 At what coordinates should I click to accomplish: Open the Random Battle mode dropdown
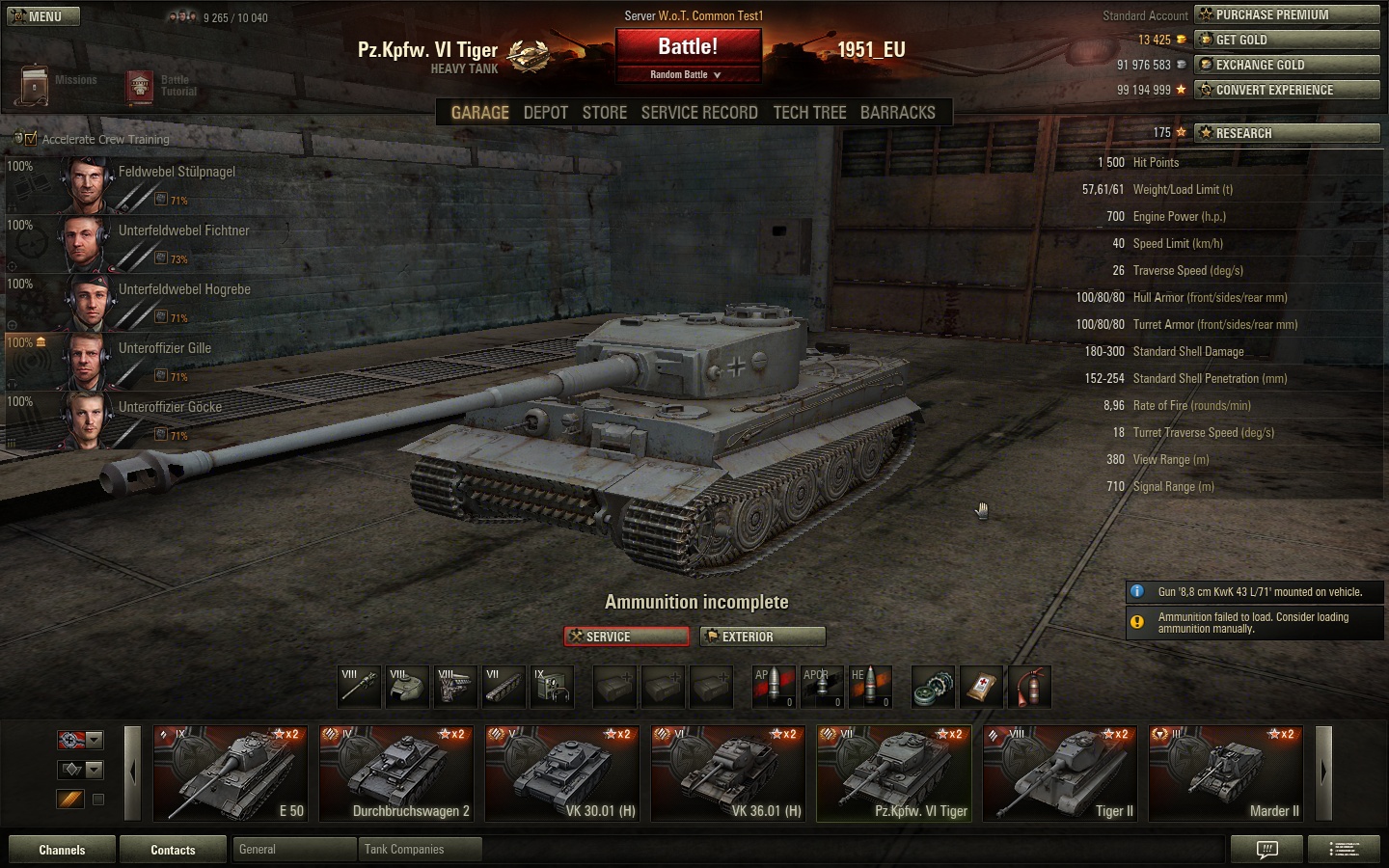(x=687, y=74)
